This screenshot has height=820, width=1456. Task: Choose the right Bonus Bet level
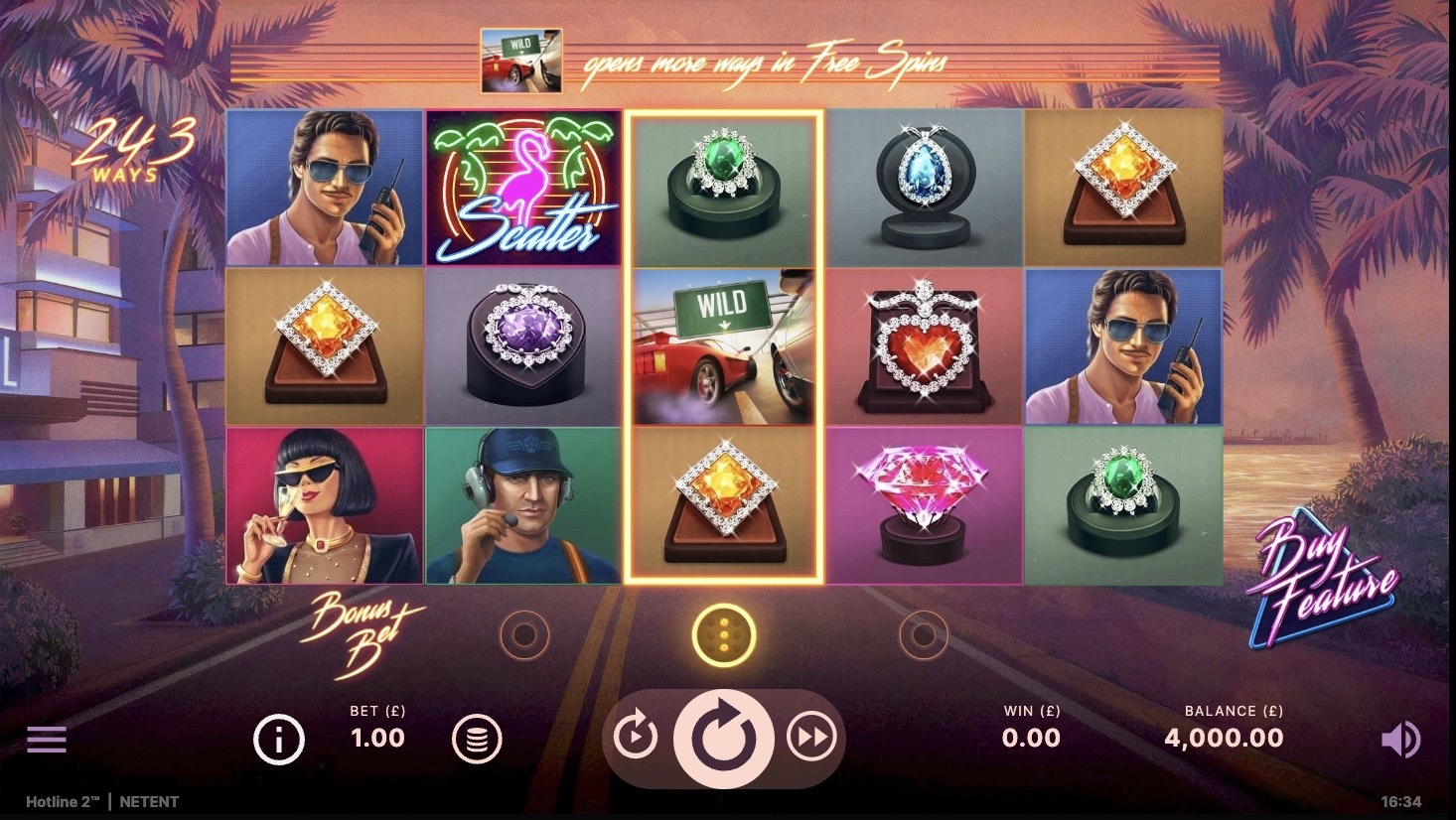click(923, 634)
